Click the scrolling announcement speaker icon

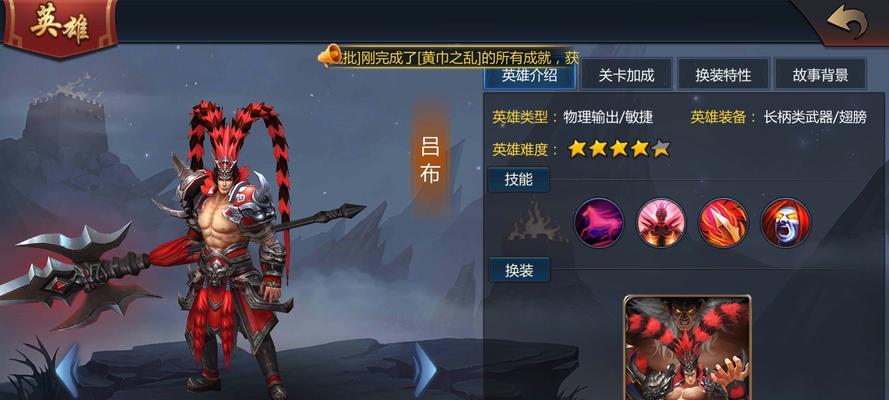click(329, 56)
